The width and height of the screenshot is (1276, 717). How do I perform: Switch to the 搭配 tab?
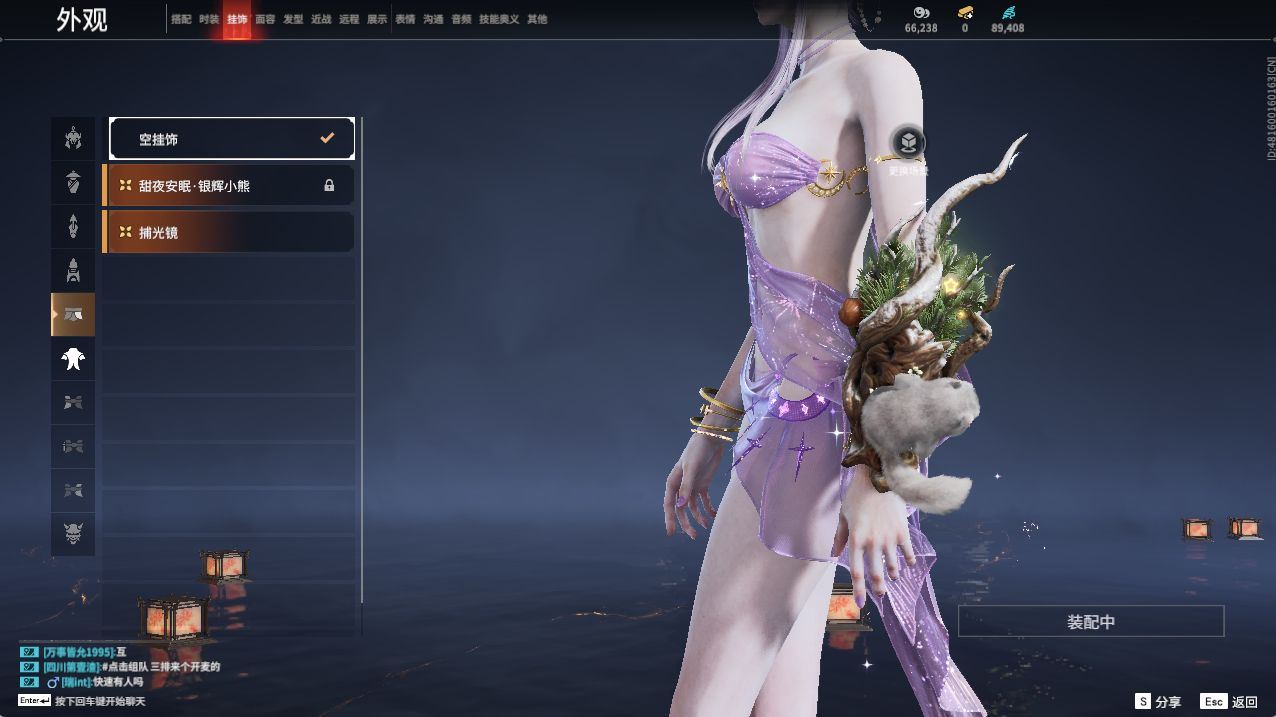(x=181, y=19)
